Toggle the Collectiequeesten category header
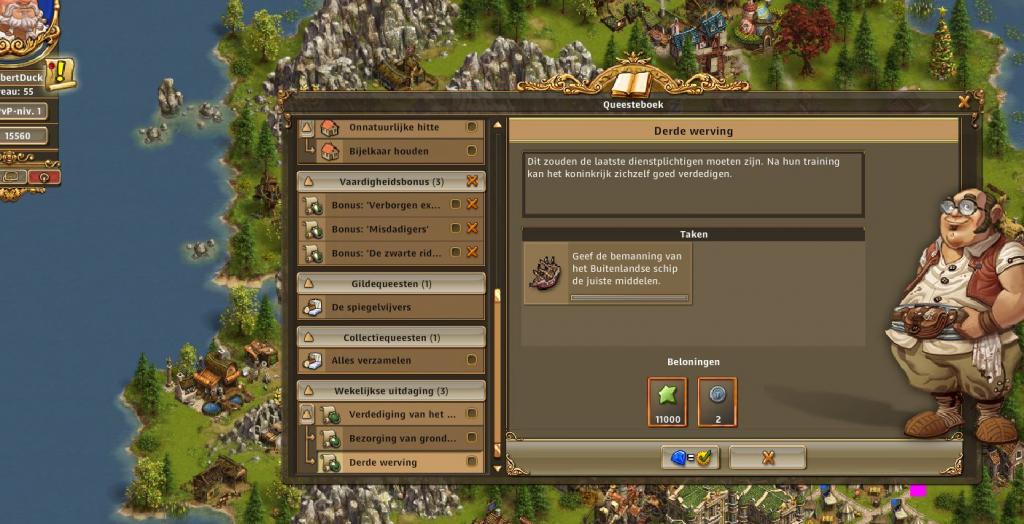Image resolution: width=1024 pixels, height=524 pixels. [308, 338]
